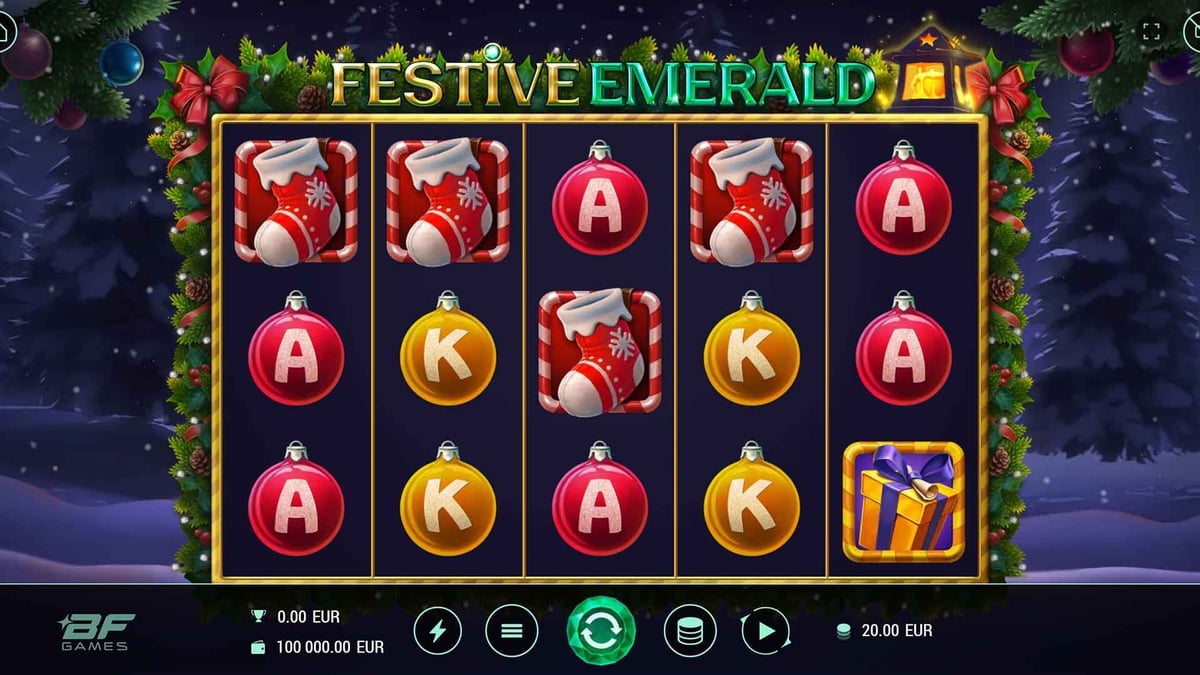Start autoplay with the play arrow button
This screenshot has height=675, width=1200.
click(x=765, y=631)
